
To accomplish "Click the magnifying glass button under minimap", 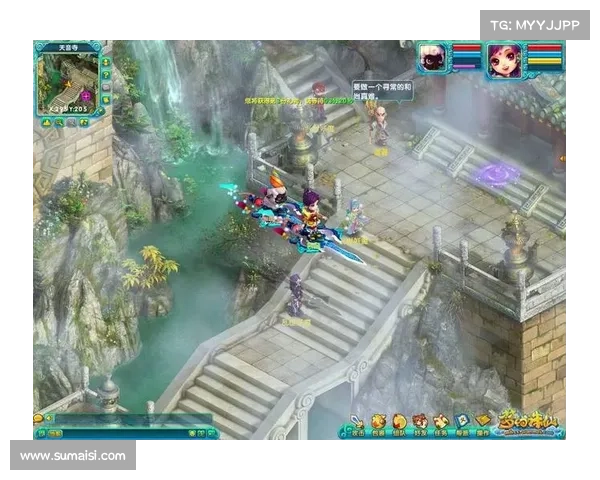I will click(59, 122).
